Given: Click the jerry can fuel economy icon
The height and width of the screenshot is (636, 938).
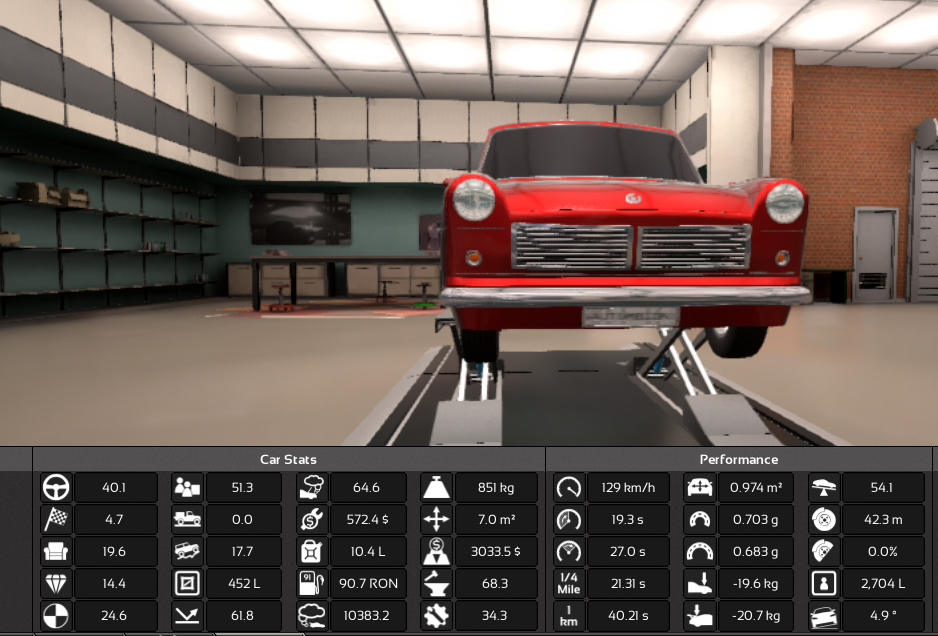Looking at the screenshot, I should tap(311, 552).
